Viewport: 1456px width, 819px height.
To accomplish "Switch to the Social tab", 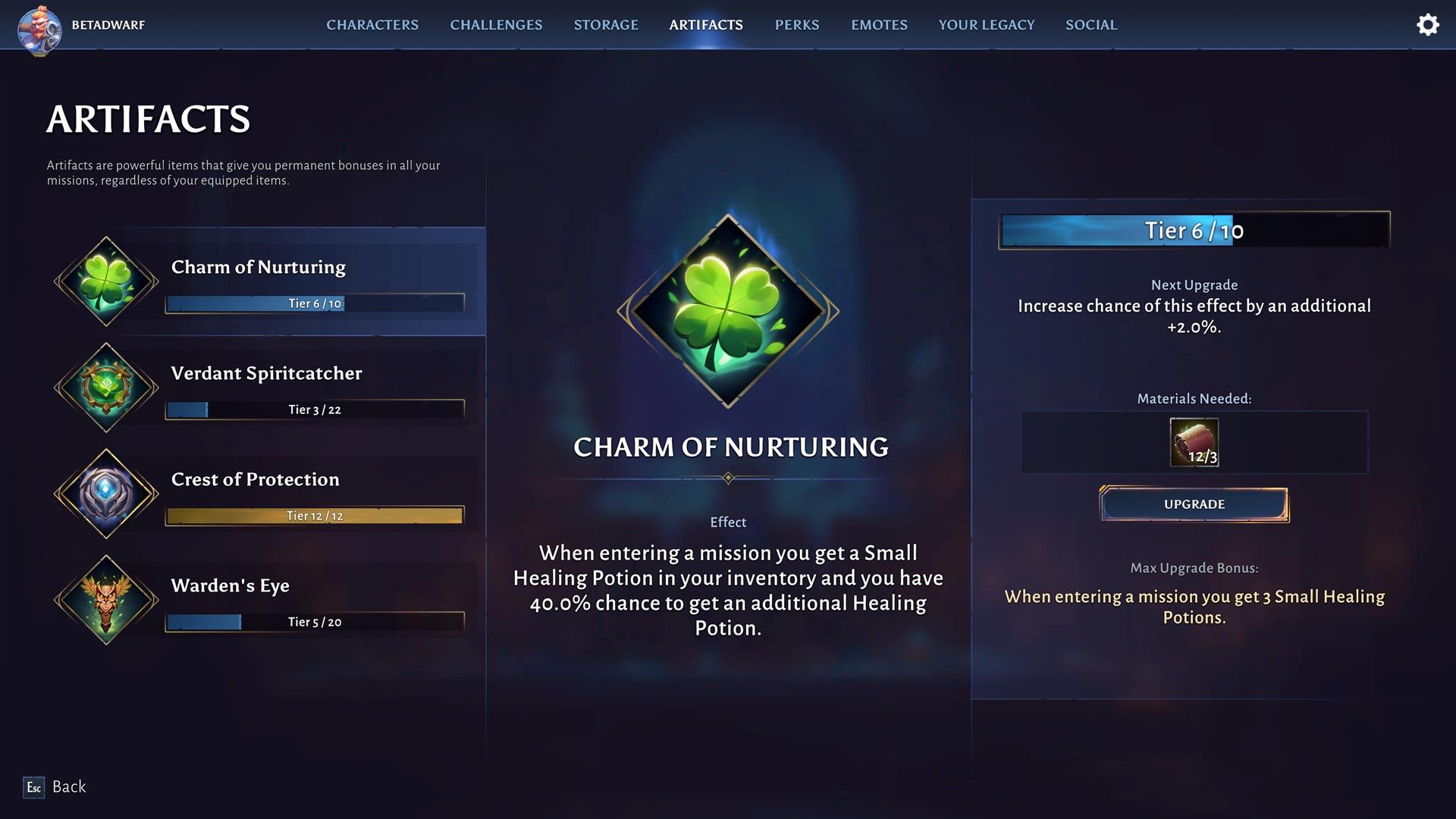I will pyautogui.click(x=1091, y=25).
